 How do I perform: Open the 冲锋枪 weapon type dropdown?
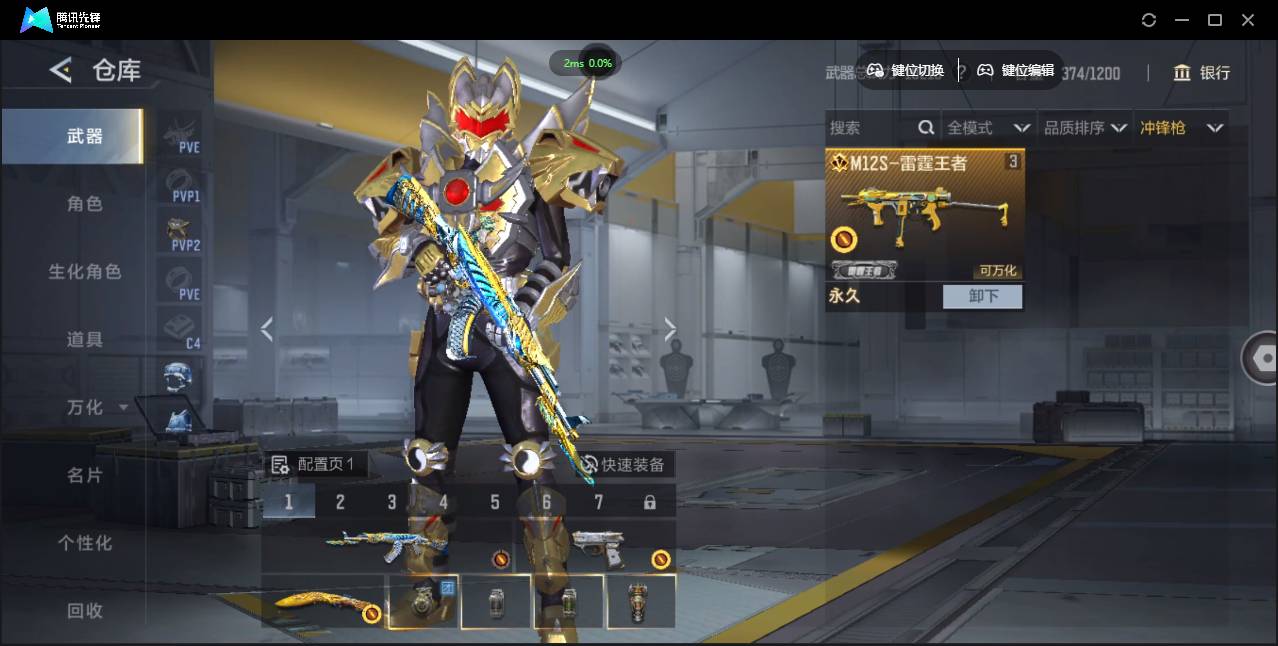pyautogui.click(x=1182, y=128)
